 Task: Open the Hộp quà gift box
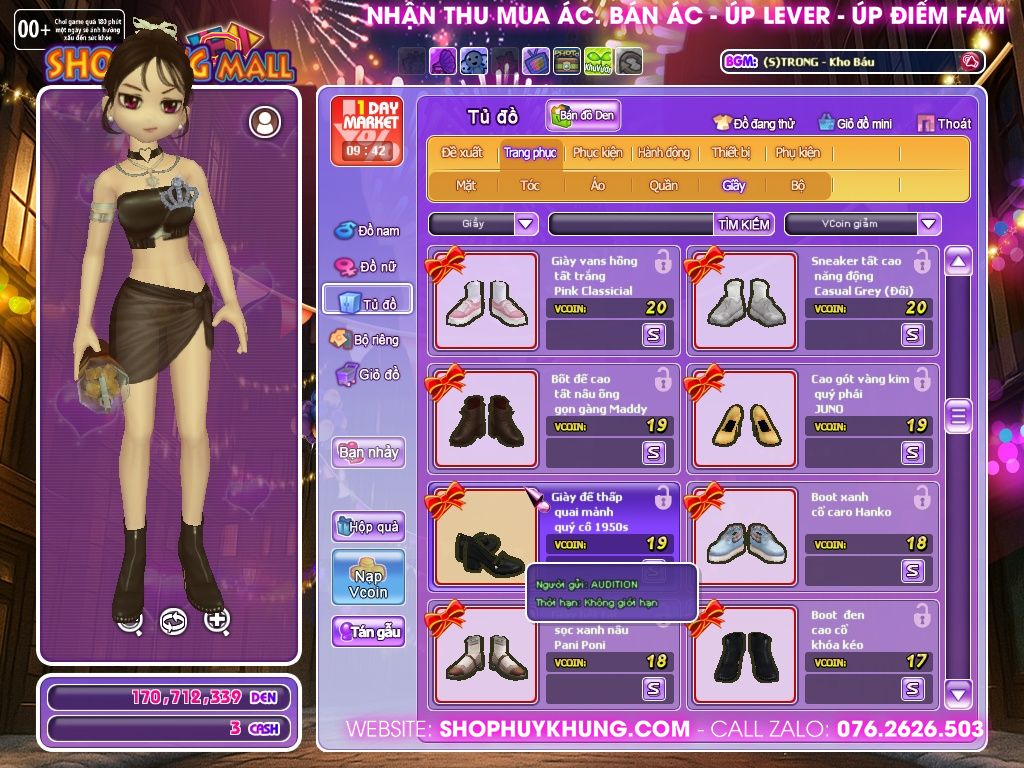click(368, 526)
